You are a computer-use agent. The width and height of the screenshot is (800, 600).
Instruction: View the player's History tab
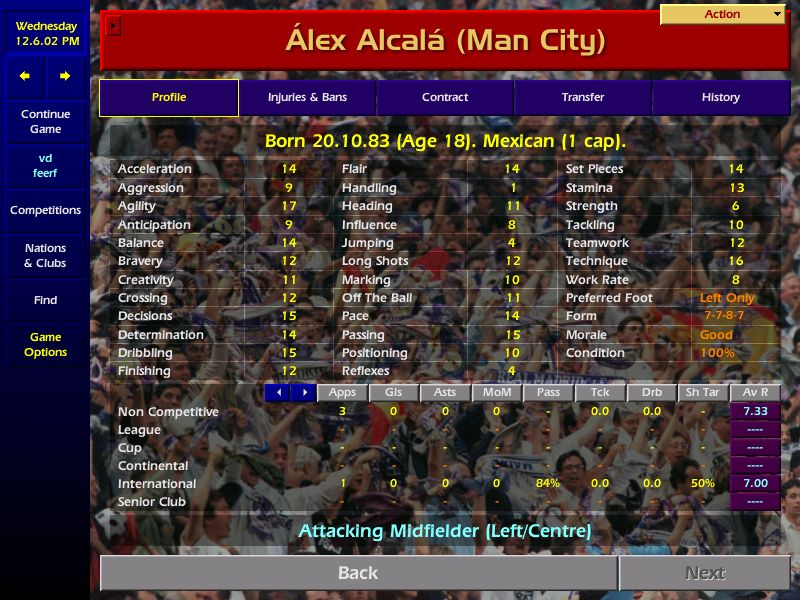(x=720, y=98)
